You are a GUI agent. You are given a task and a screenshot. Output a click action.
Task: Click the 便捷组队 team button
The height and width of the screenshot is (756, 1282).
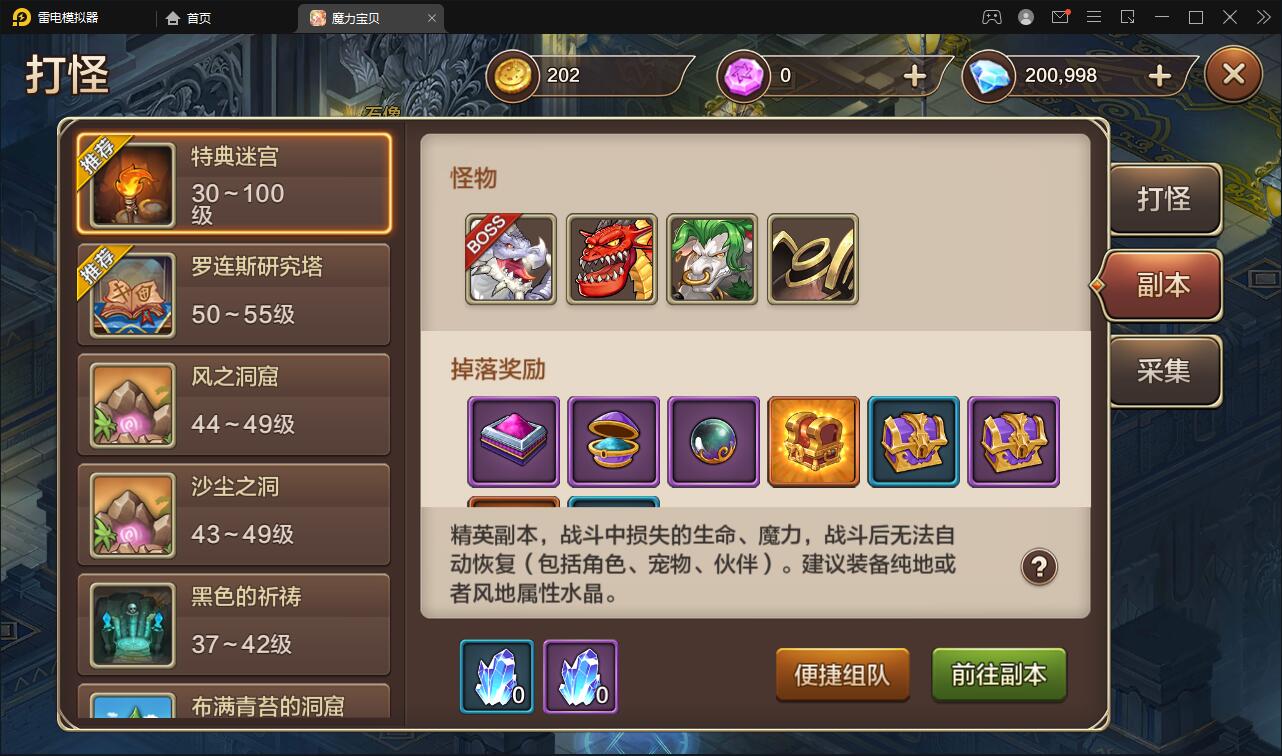(x=842, y=676)
